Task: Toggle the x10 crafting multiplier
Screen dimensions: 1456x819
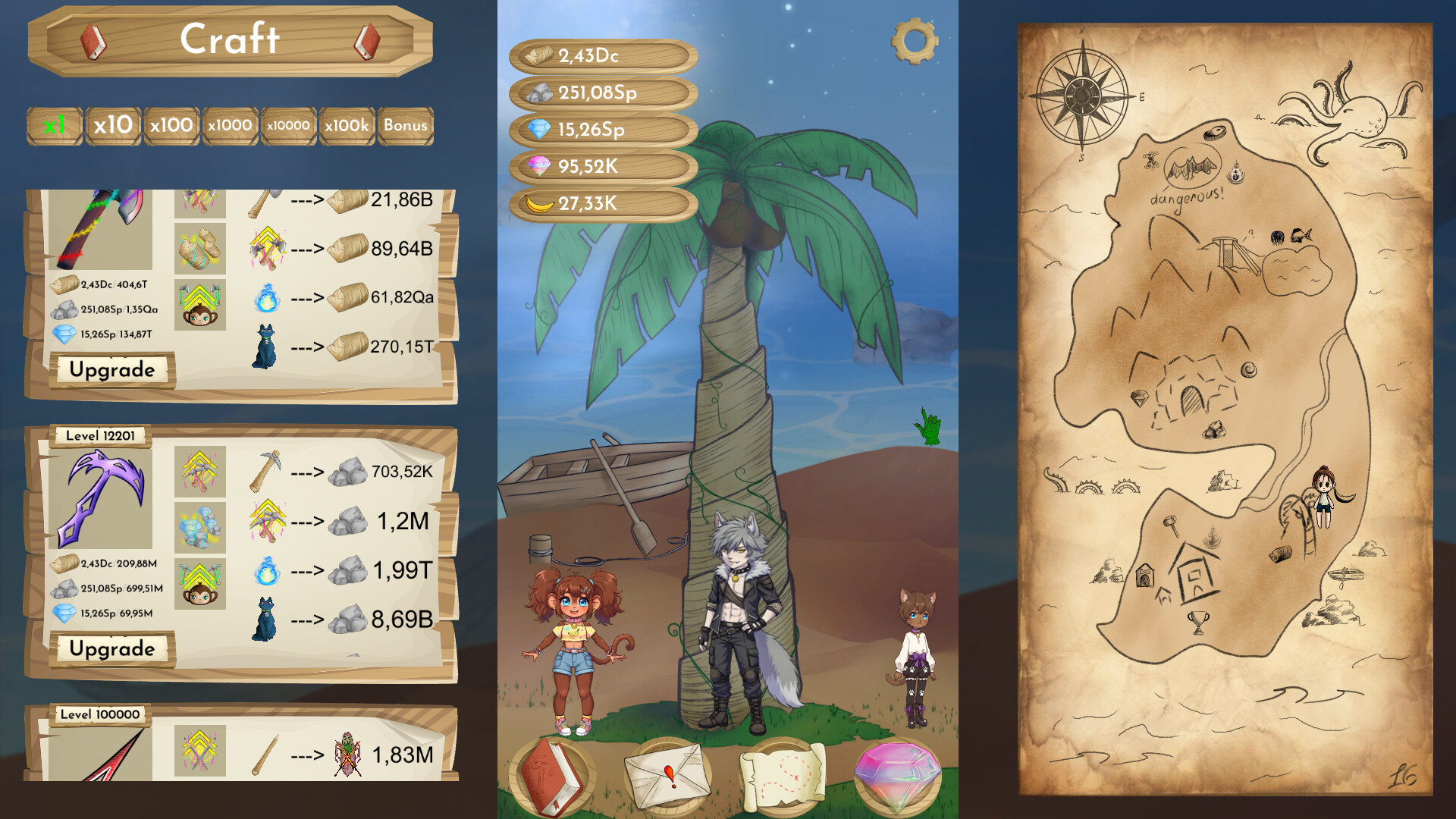Action: (x=112, y=125)
